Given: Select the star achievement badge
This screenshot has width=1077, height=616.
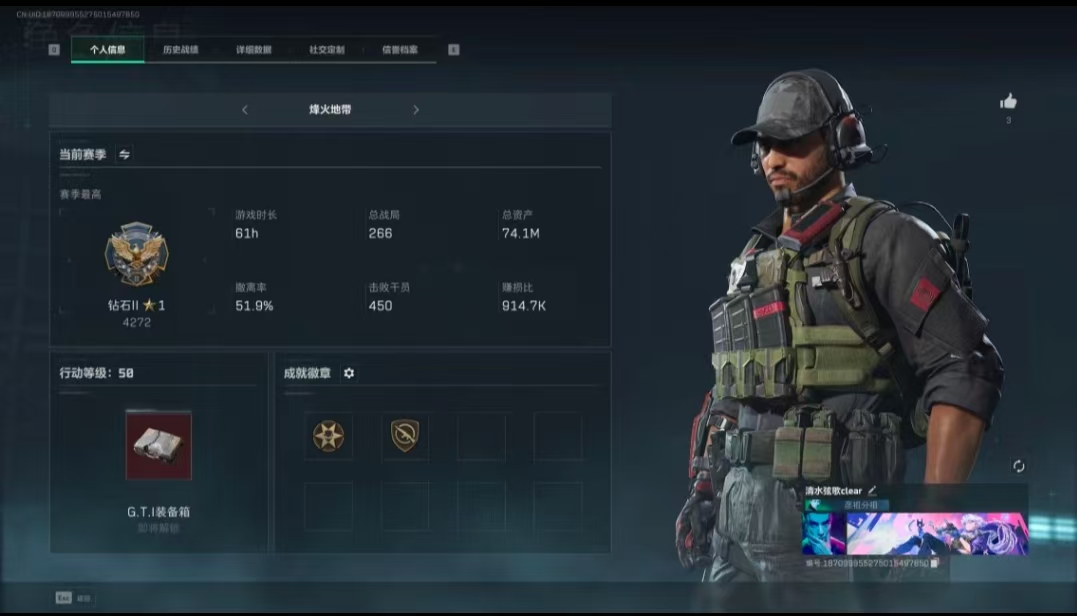Looking at the screenshot, I should tap(328, 436).
